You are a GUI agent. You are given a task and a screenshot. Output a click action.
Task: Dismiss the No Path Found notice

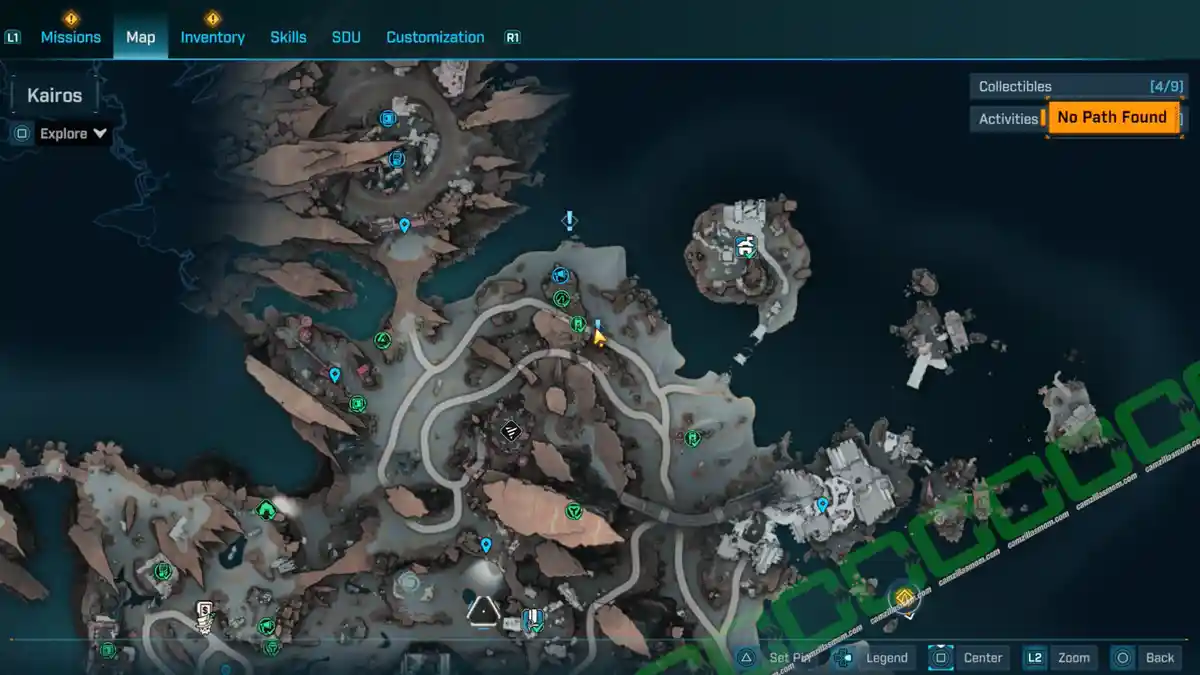tap(1112, 117)
